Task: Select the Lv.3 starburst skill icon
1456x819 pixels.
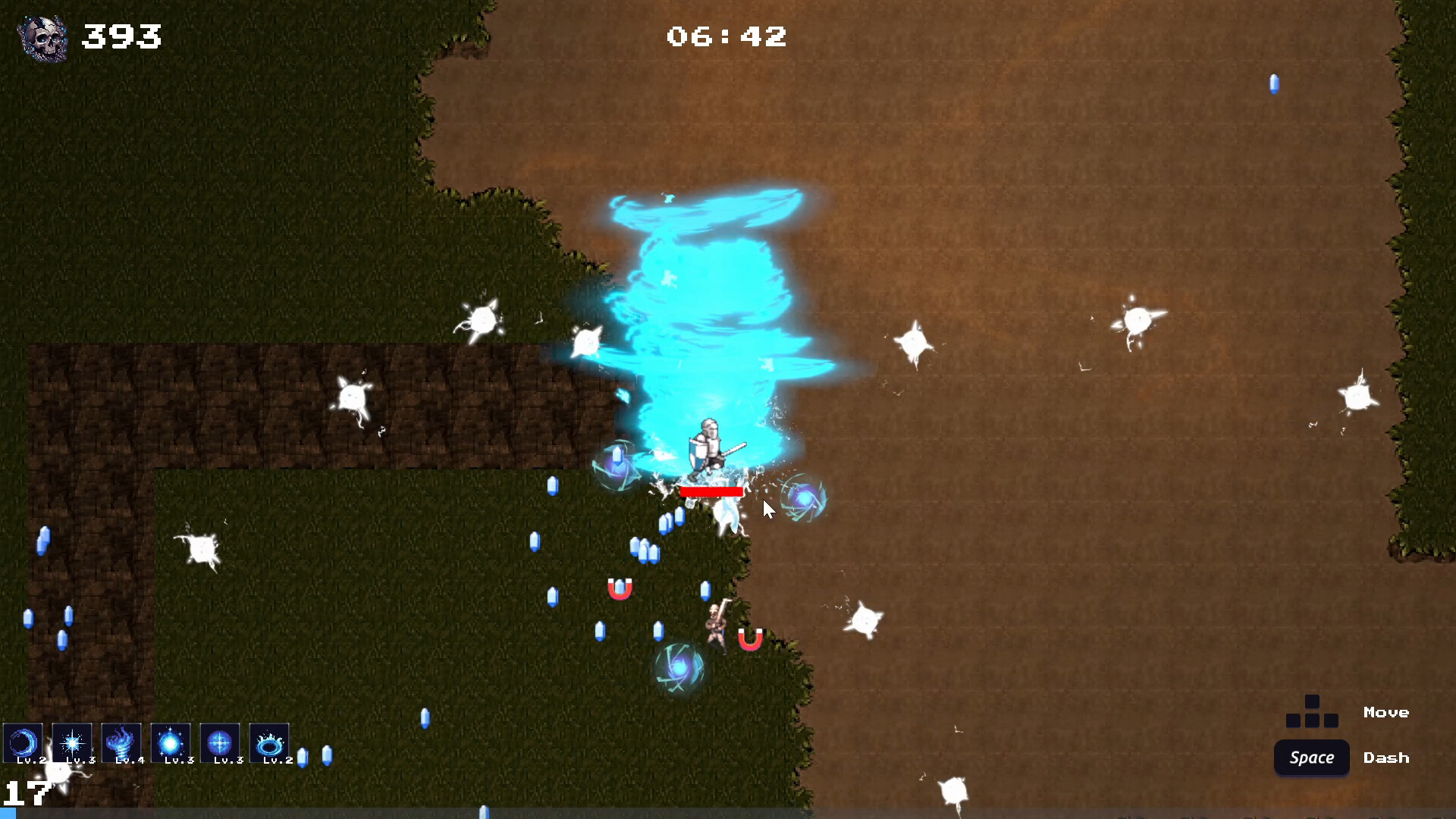Action: click(x=72, y=743)
